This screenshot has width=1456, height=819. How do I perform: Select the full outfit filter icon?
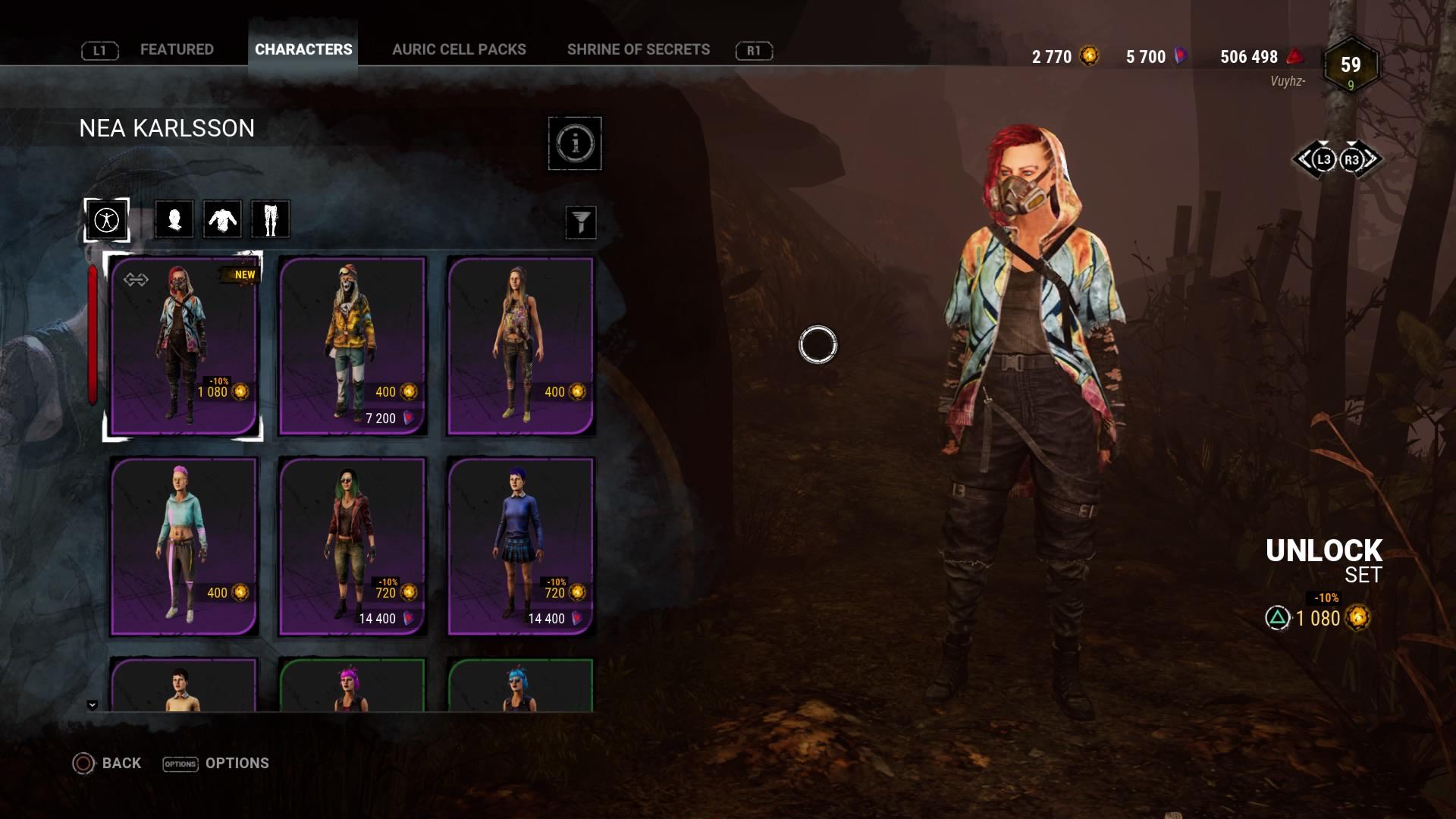pos(106,219)
